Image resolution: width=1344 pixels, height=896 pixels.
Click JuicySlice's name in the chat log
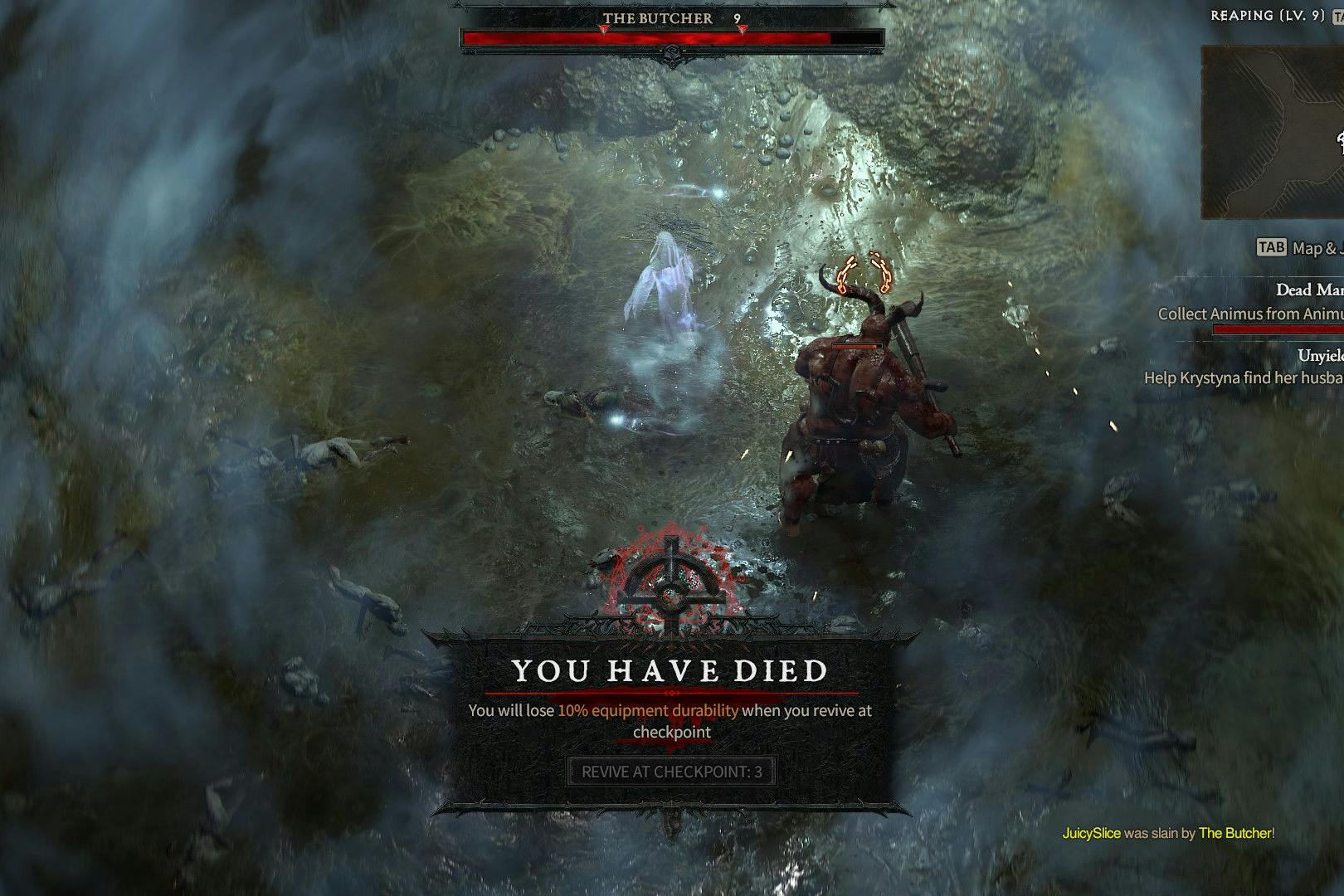click(1091, 833)
